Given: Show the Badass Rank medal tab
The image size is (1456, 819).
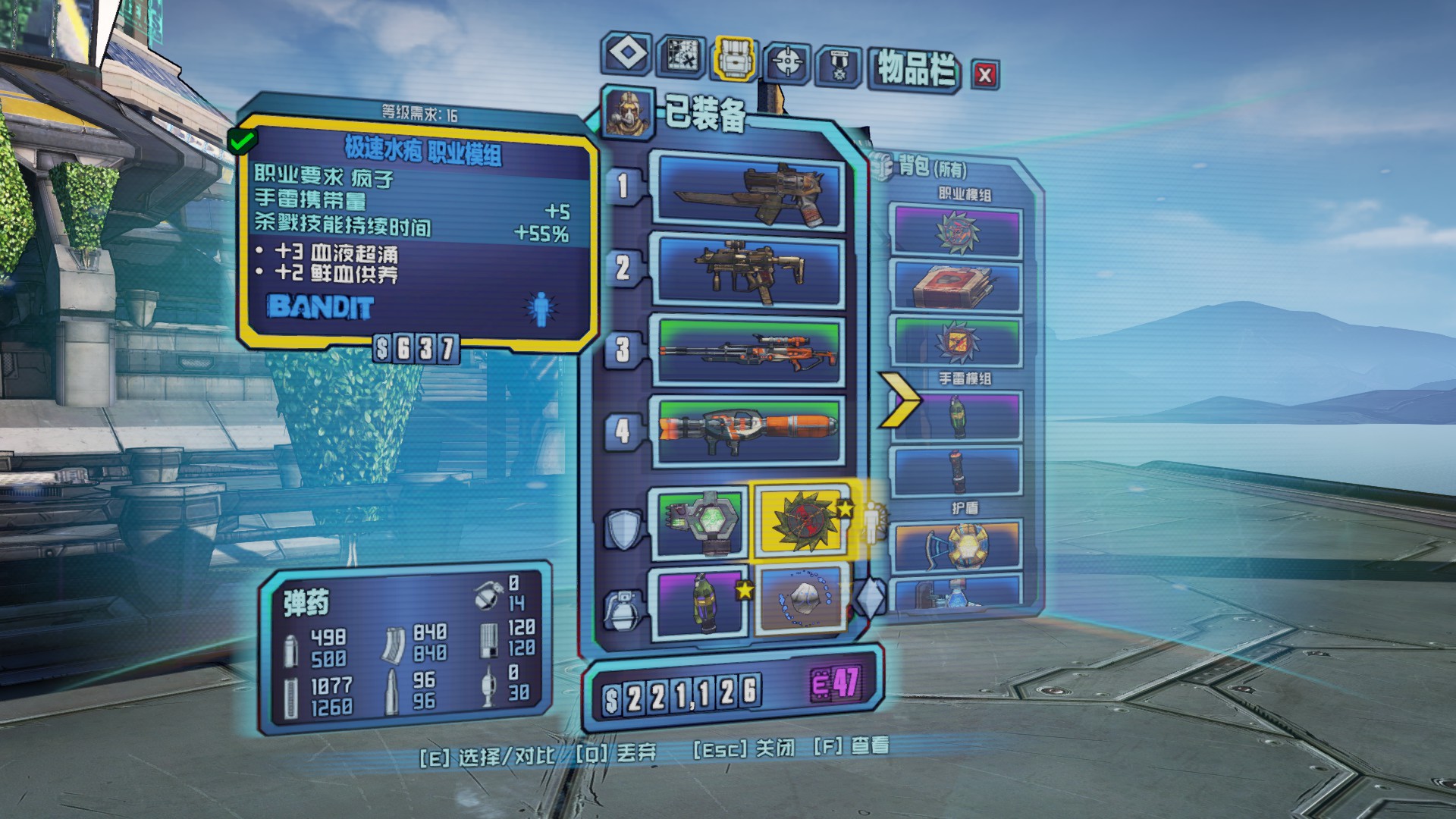Looking at the screenshot, I should click(x=839, y=65).
